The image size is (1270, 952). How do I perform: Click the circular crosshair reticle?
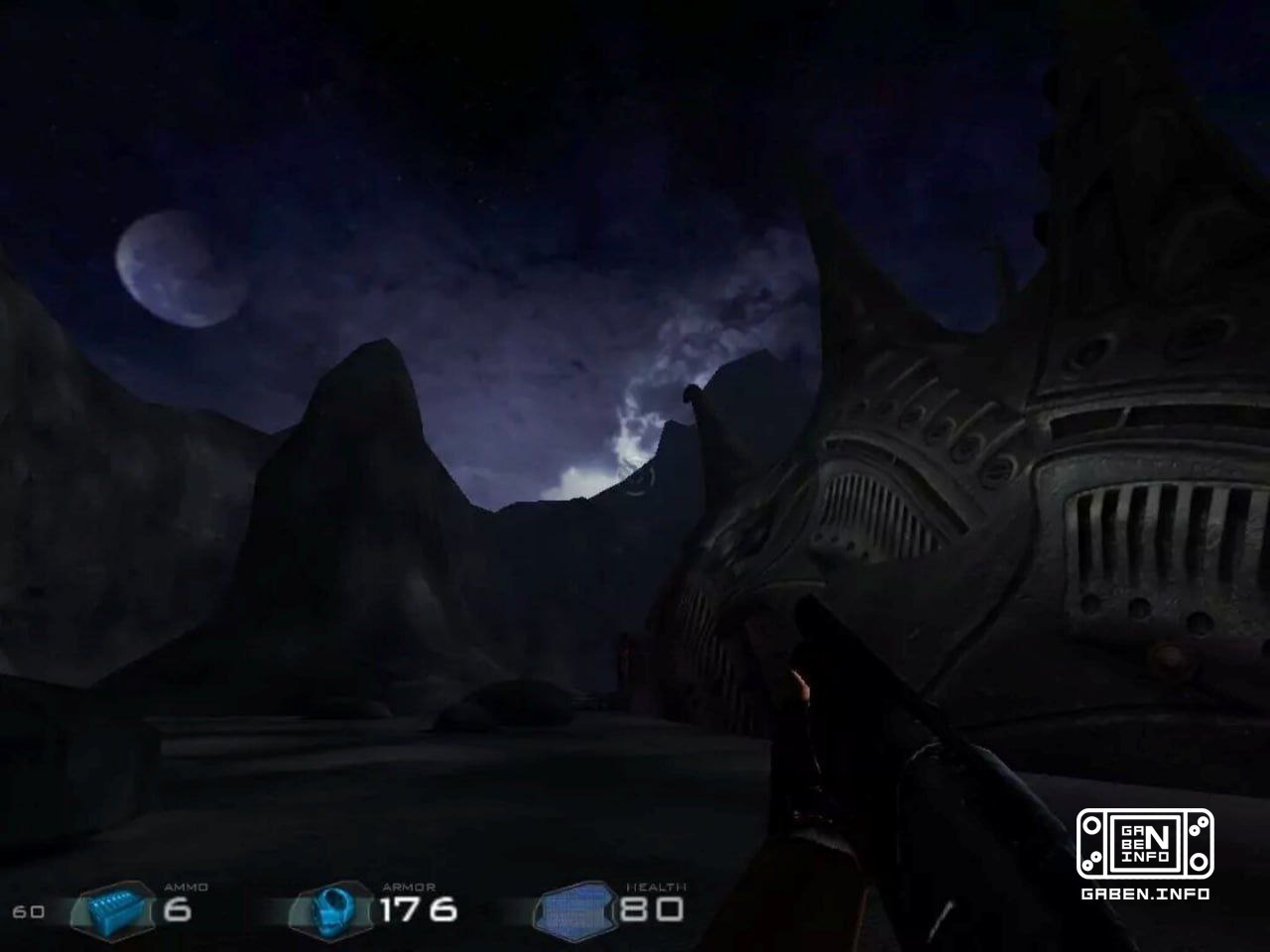coord(640,479)
